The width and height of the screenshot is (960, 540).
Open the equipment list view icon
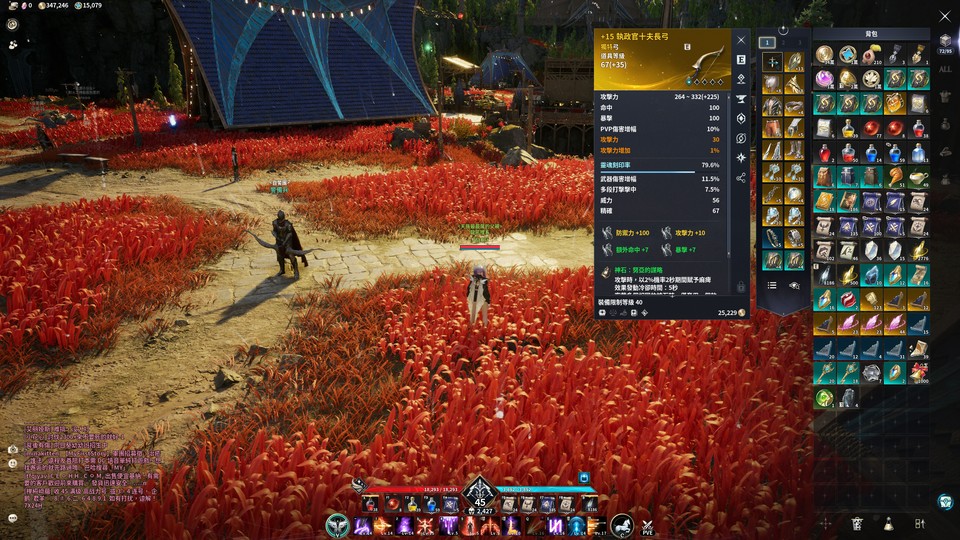coord(772,285)
